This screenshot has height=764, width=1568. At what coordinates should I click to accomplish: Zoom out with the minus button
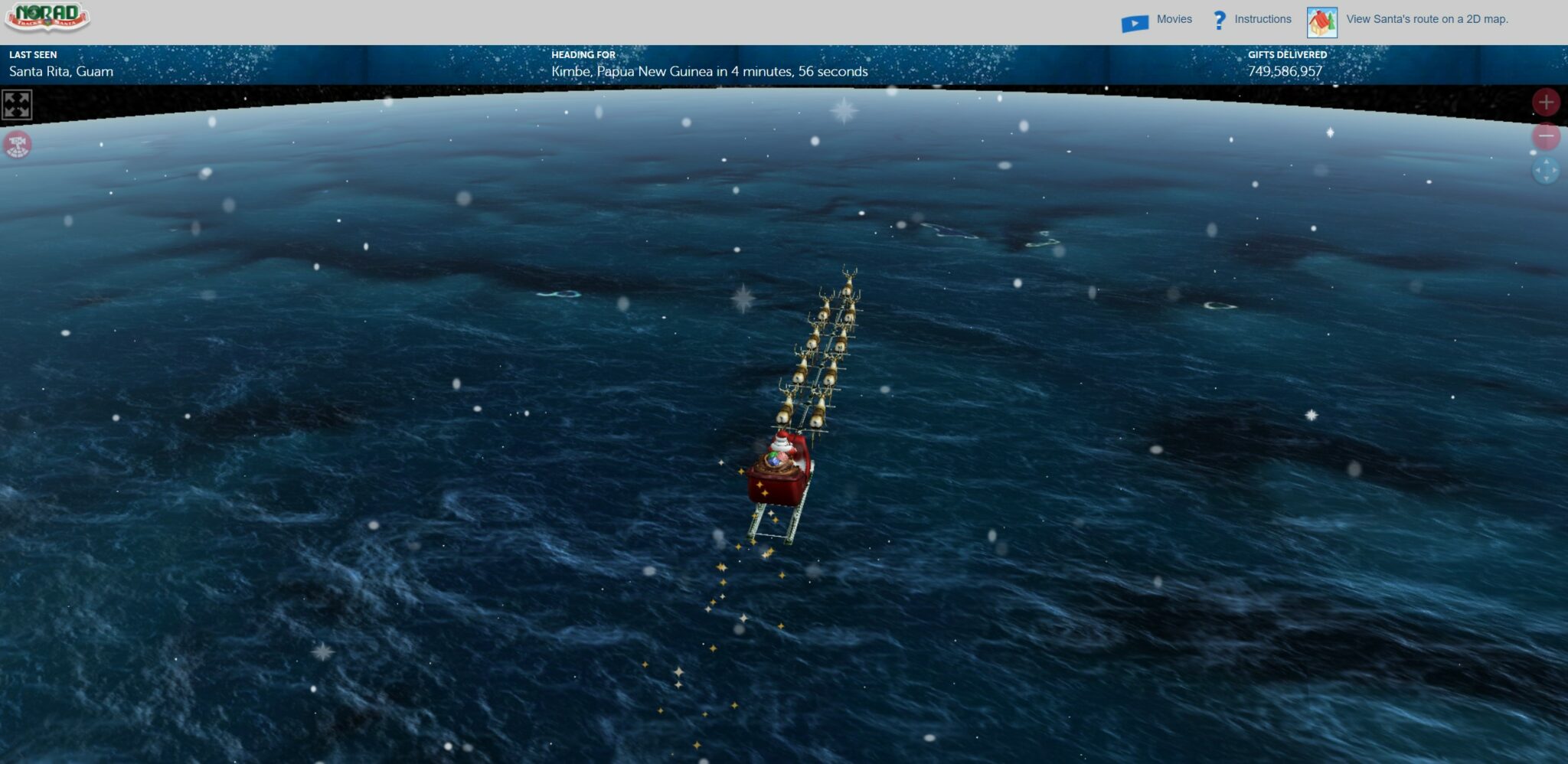point(1545,137)
